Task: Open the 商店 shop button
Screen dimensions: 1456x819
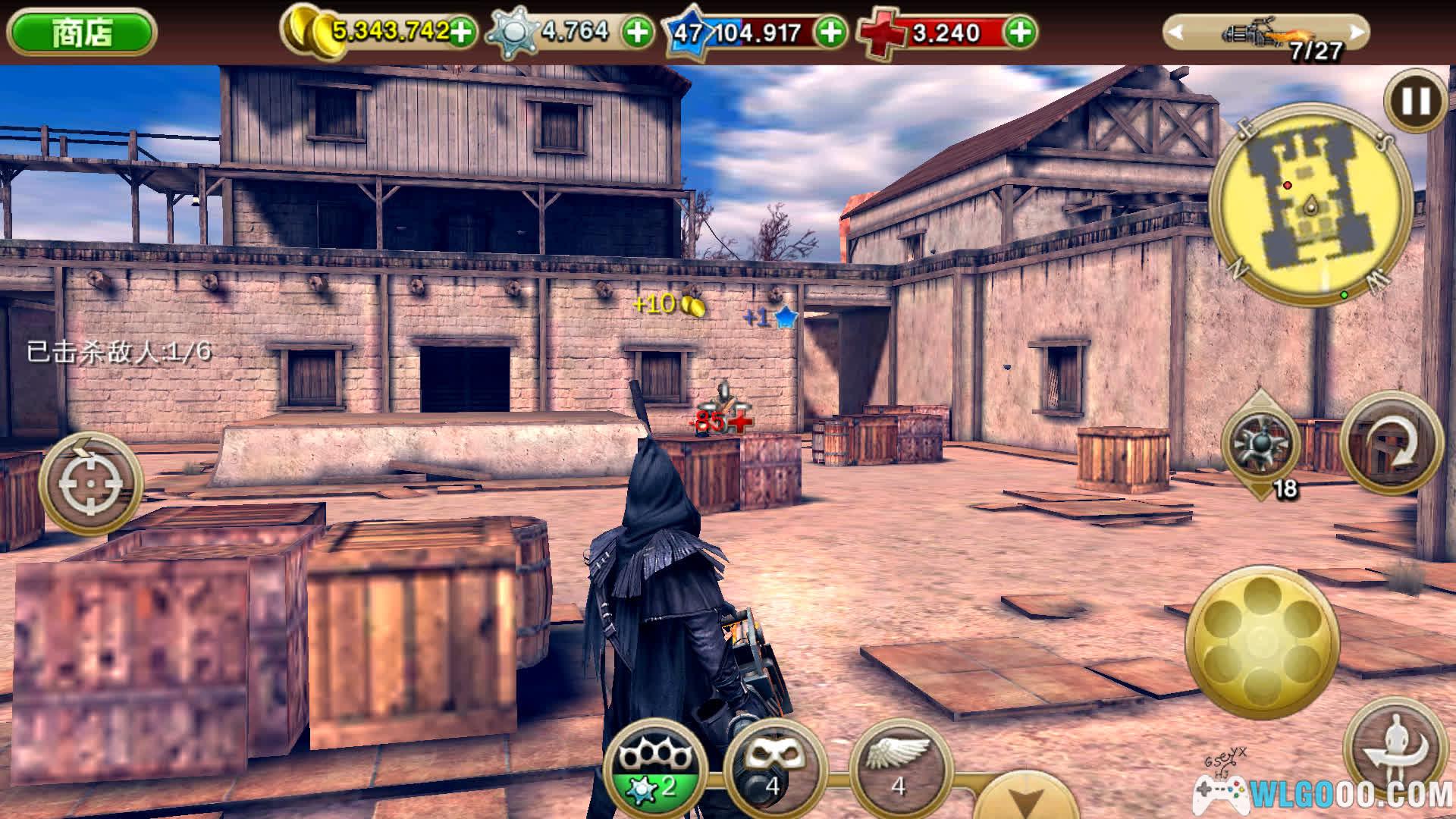Action: click(81, 32)
